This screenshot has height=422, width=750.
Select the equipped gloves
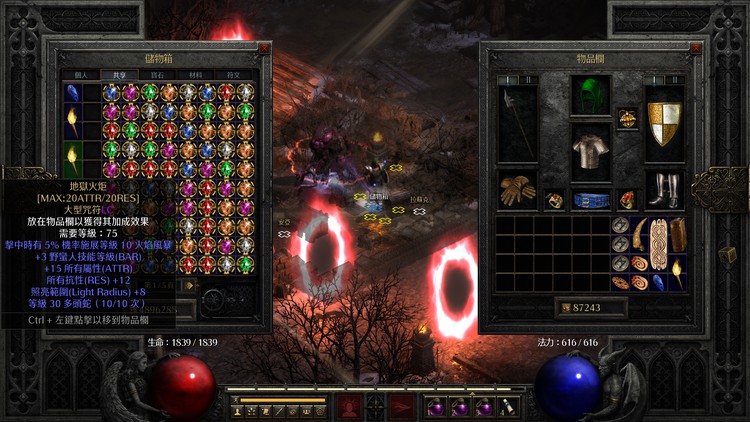tap(517, 190)
